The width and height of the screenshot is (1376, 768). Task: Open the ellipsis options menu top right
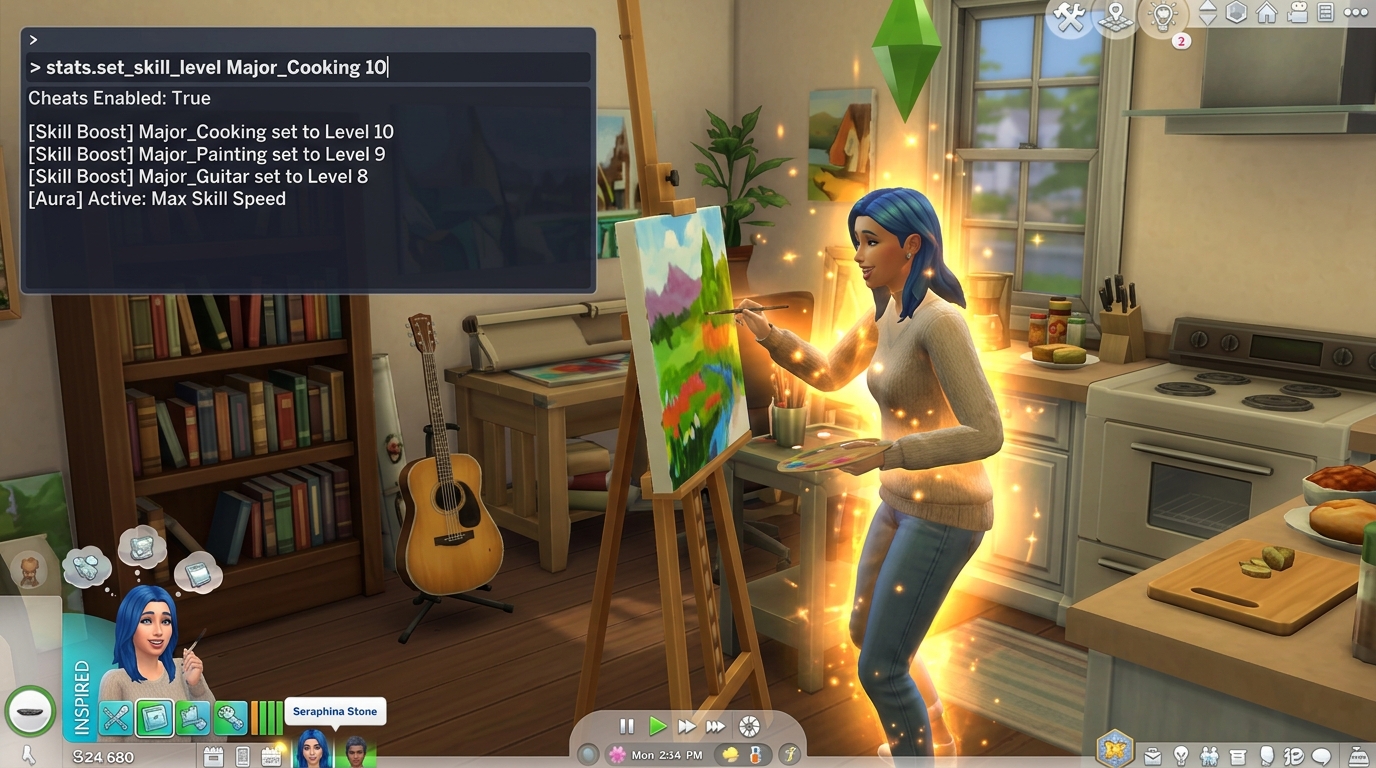point(1355,13)
